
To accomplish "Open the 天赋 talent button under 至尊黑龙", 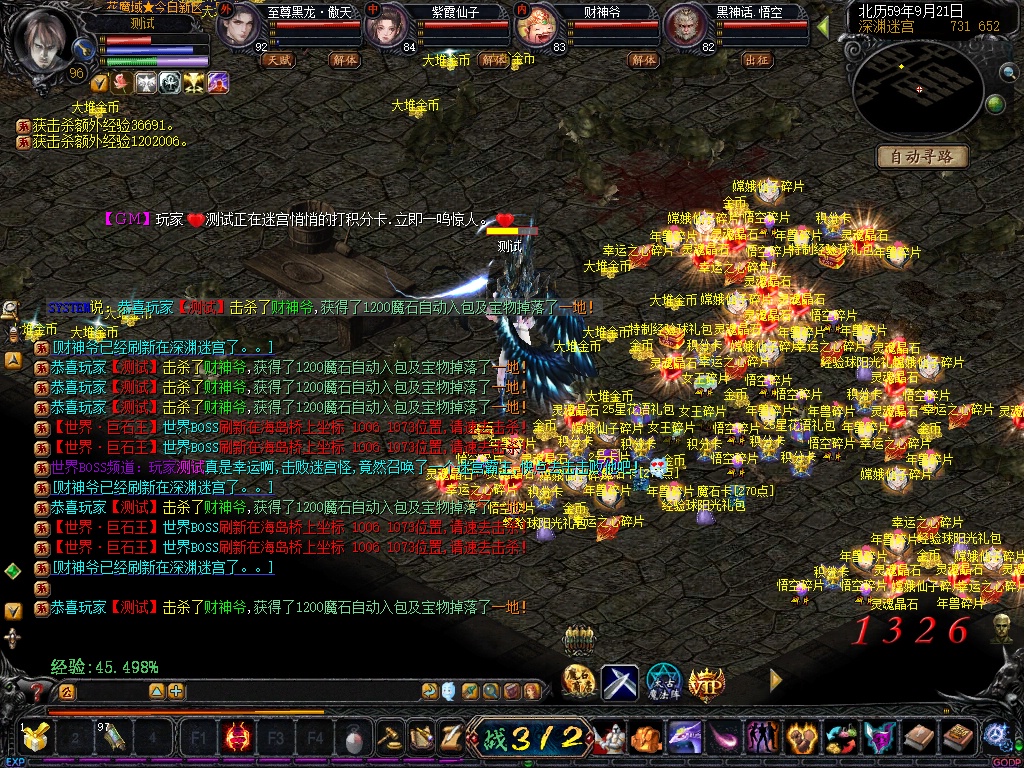I will click(279, 60).
